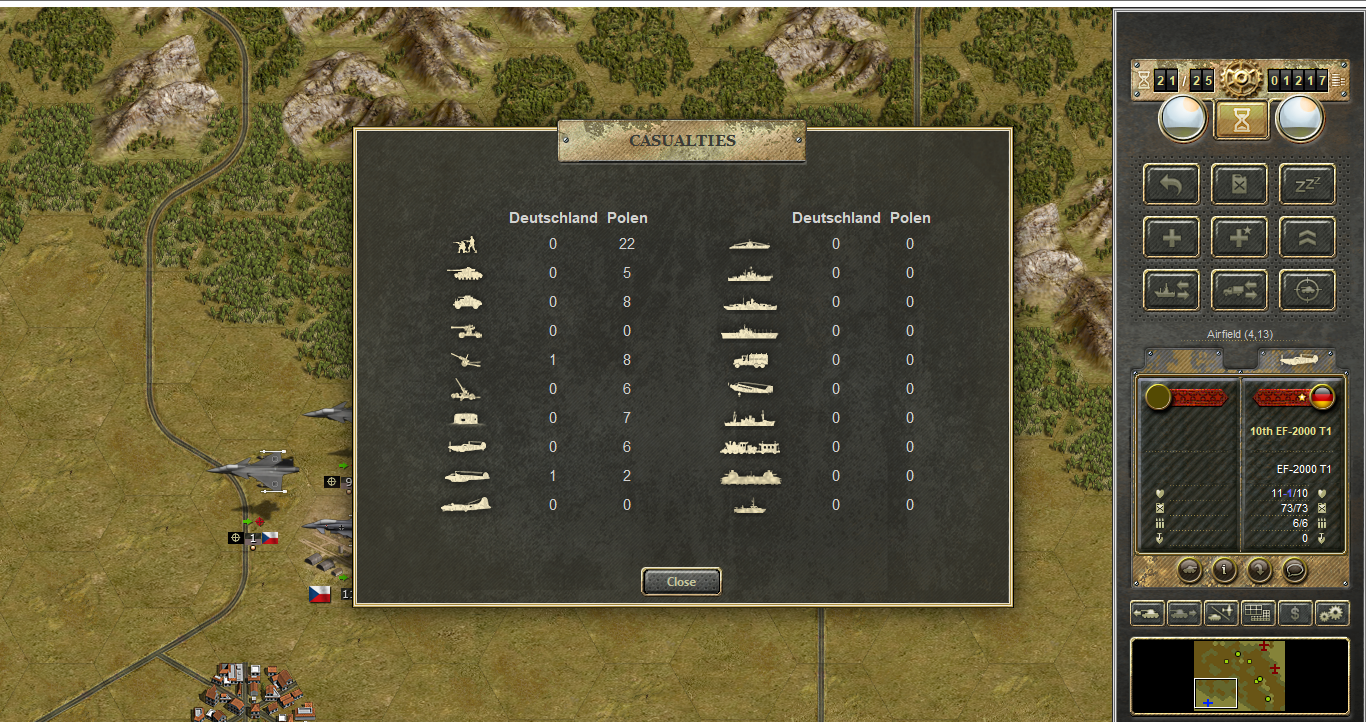Click the round curved-arrow button under unit panel
Viewport: 1366px width, 722px height.
[1259, 570]
